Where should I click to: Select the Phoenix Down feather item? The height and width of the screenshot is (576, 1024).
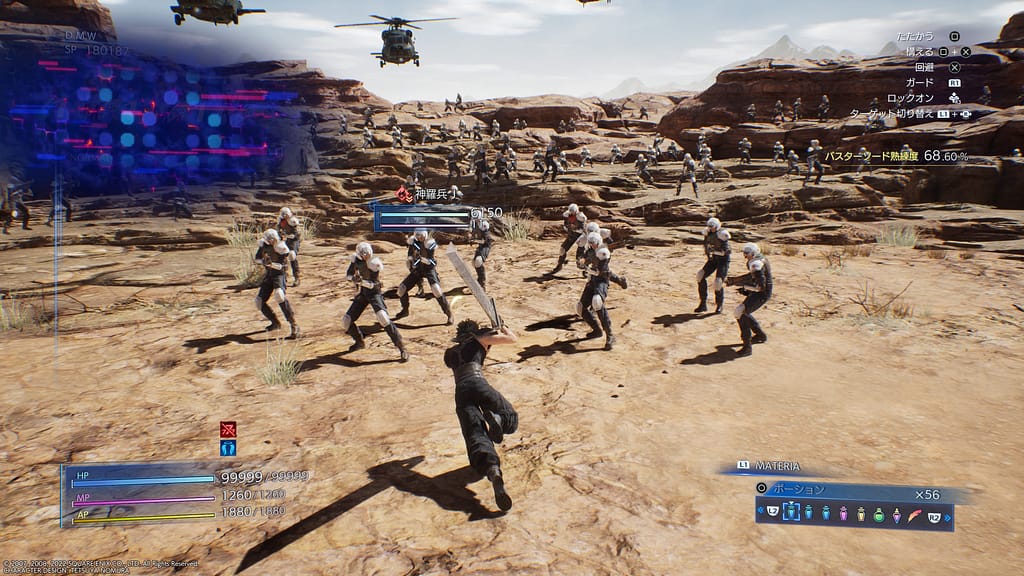[915, 513]
